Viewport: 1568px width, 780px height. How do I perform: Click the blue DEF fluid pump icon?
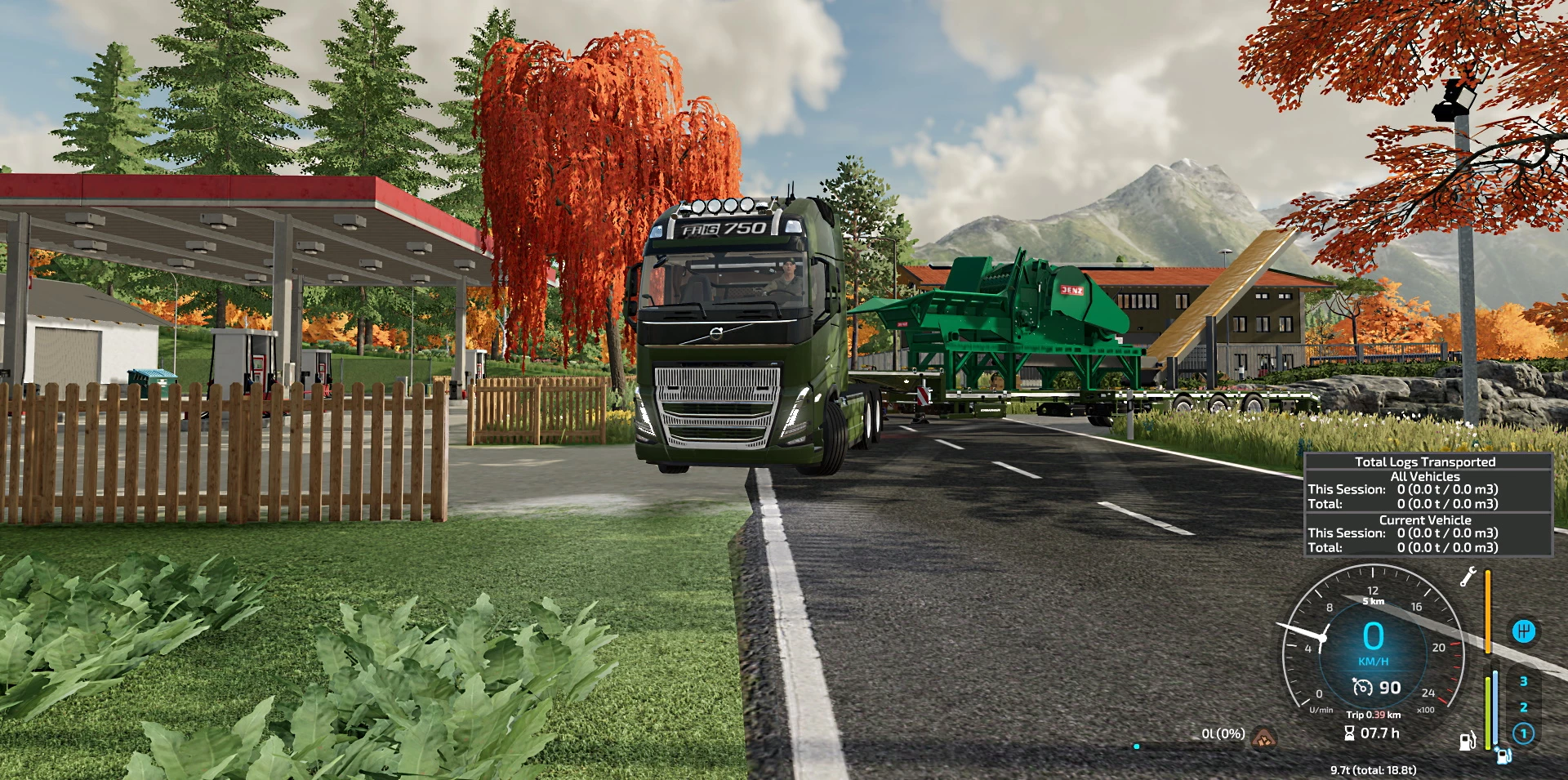tap(1503, 755)
